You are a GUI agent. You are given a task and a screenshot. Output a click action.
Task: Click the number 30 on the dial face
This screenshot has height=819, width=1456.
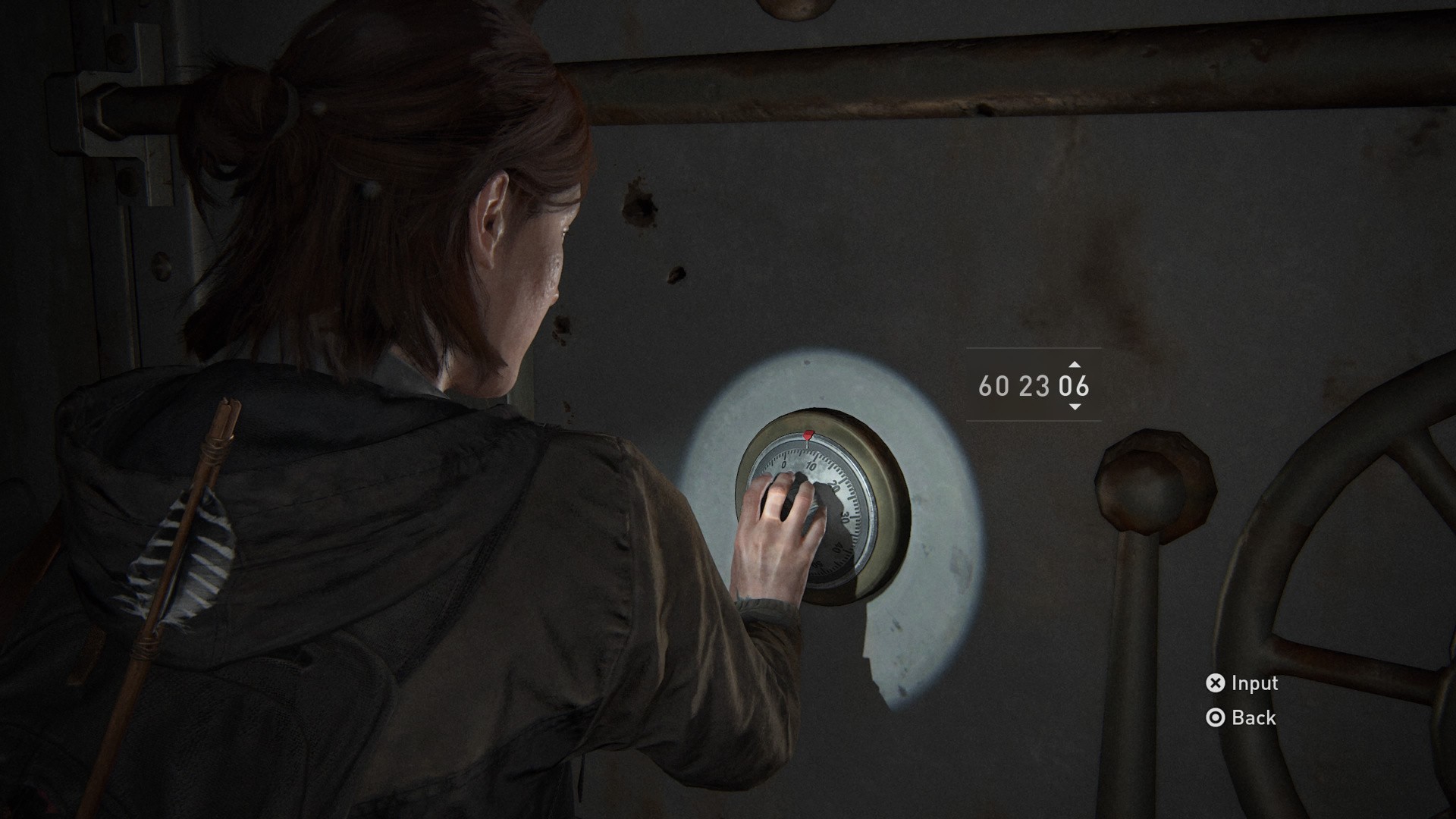(846, 517)
